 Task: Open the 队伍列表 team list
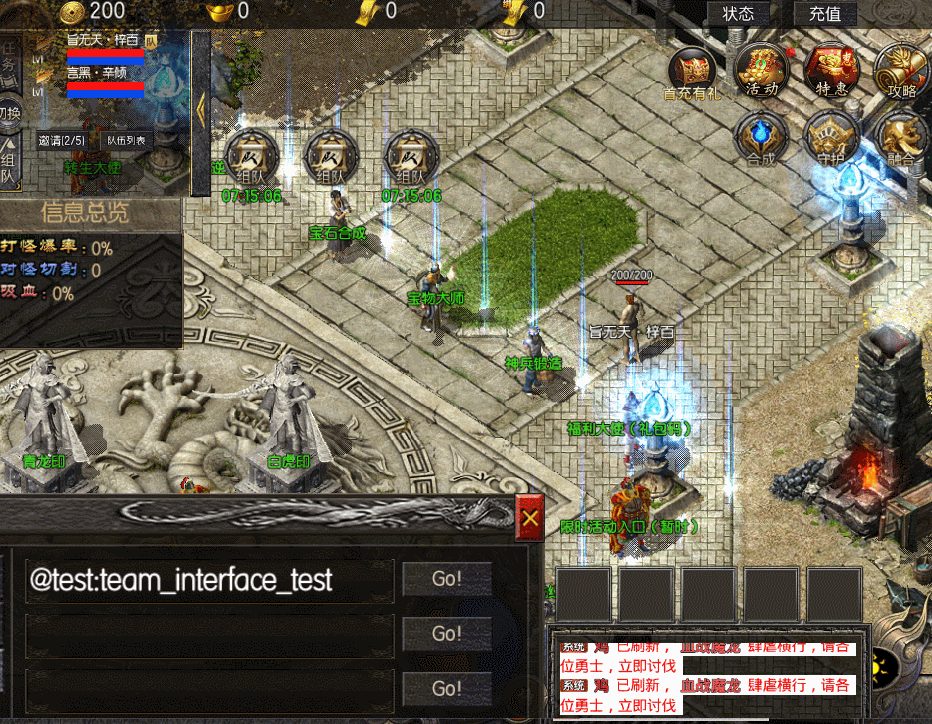pyautogui.click(x=126, y=141)
